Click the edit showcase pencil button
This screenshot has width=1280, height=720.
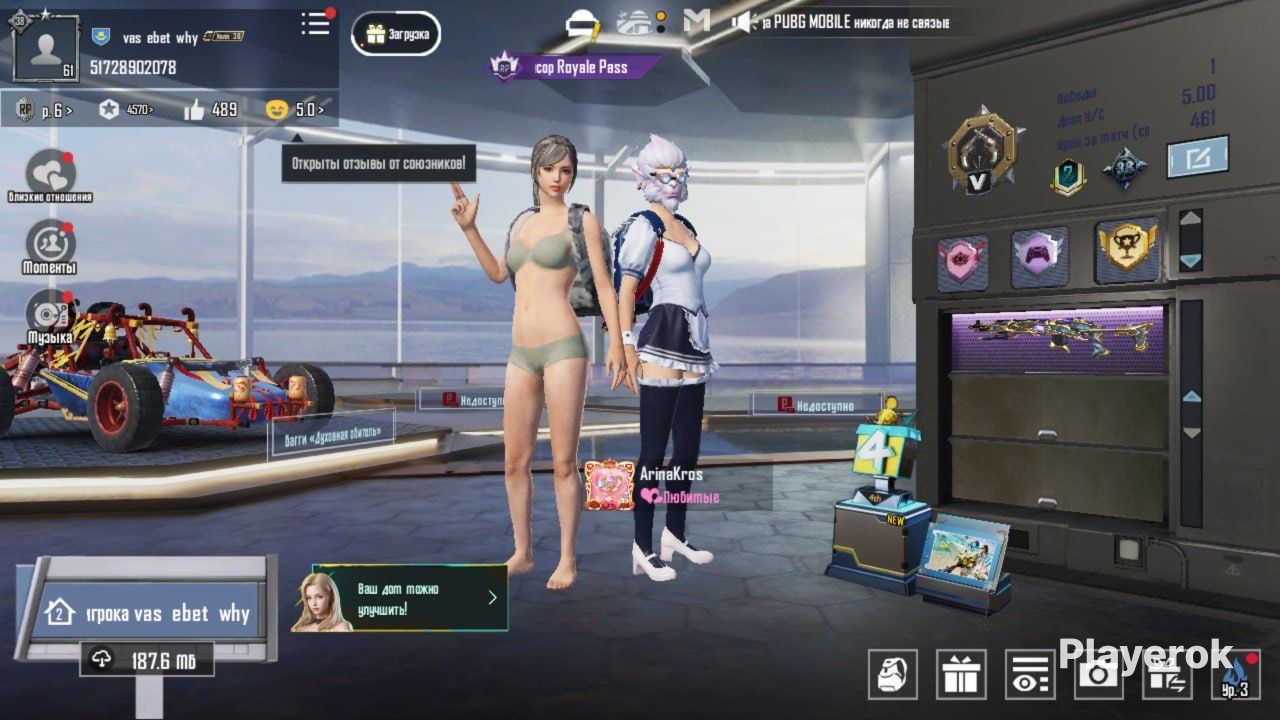click(1198, 157)
